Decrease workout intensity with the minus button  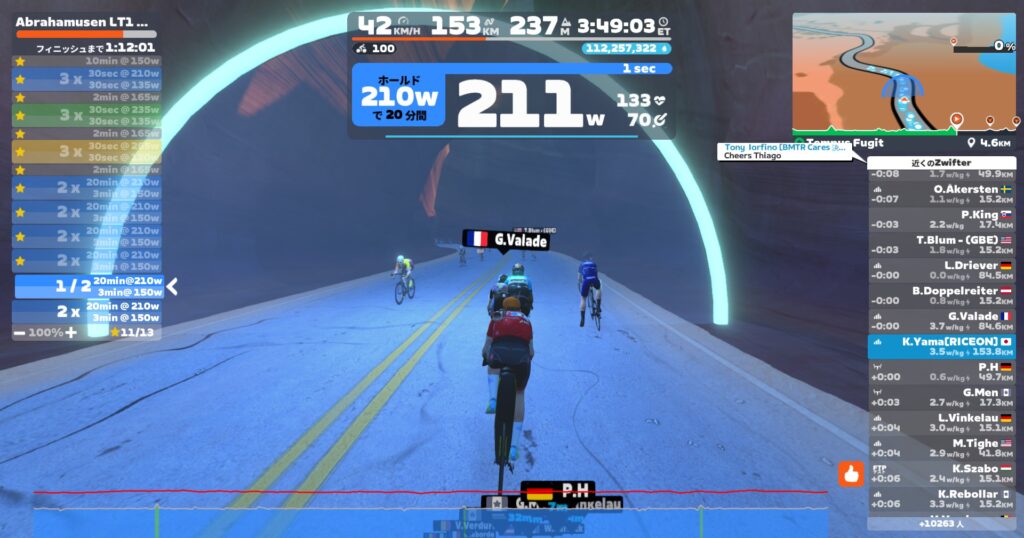[x=20, y=332]
